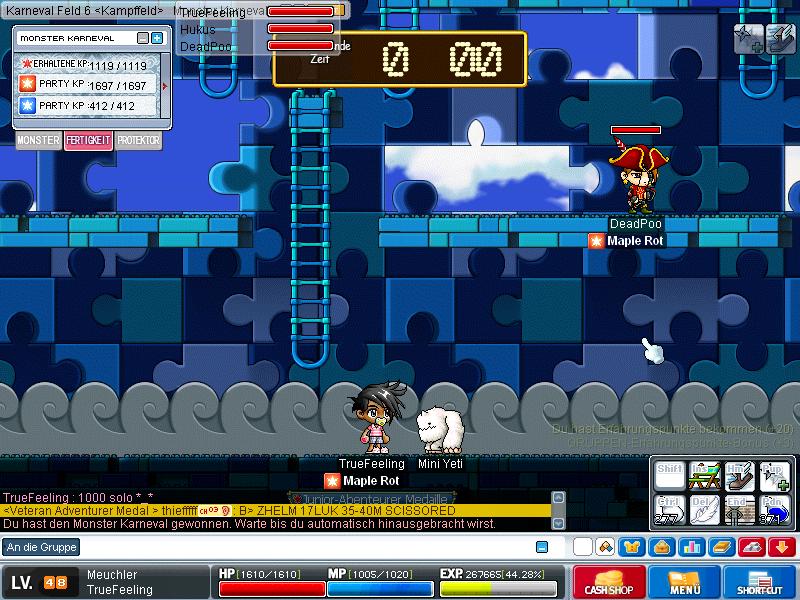800x600 pixels.
Task: Click the red down-arrow quickbar button
Action: pyautogui.click(x=781, y=547)
